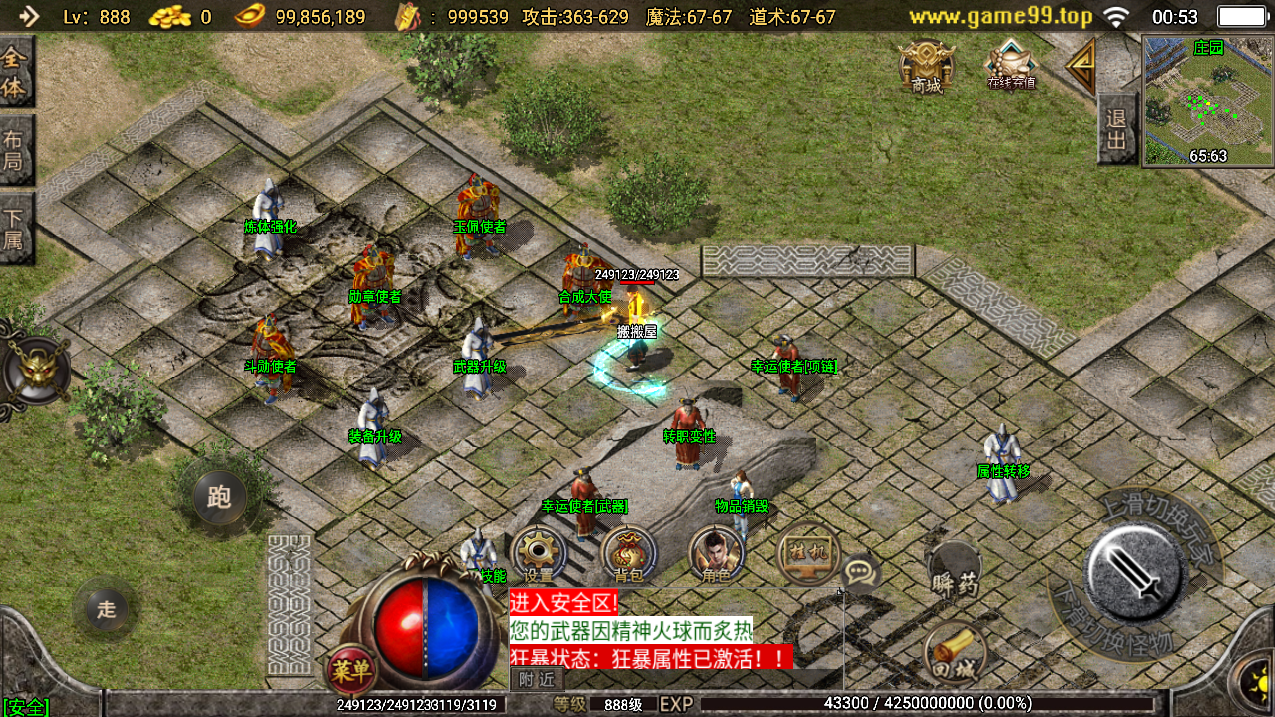Open 设置 settings gear
The height and width of the screenshot is (717, 1275).
[539, 553]
